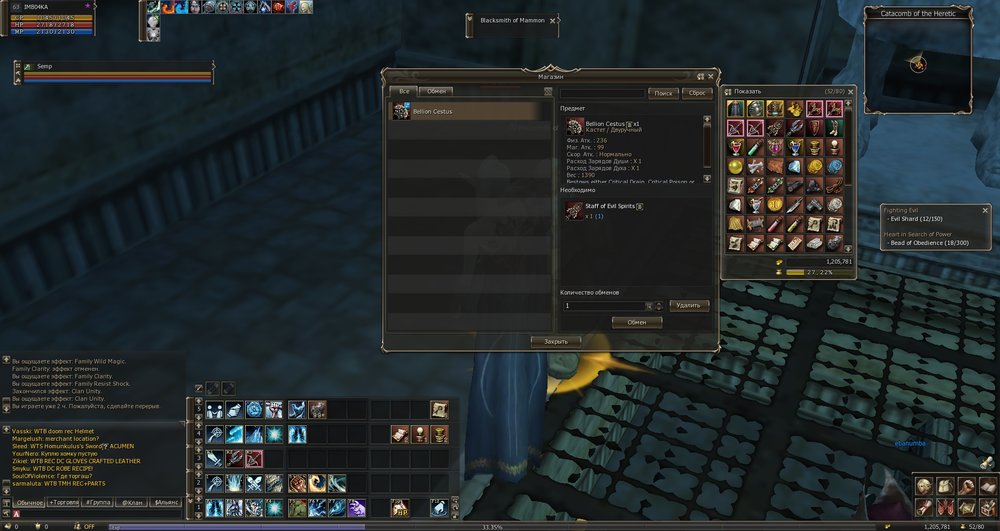Select the #Группа chat tab
The width and height of the screenshot is (1000, 531).
click(x=98, y=501)
